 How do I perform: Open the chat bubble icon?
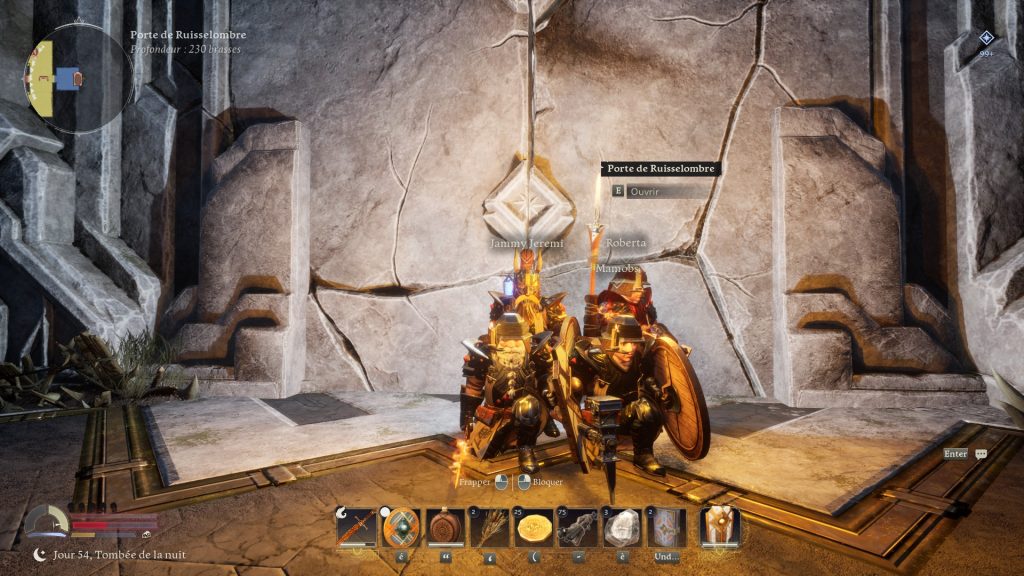pyautogui.click(x=981, y=453)
